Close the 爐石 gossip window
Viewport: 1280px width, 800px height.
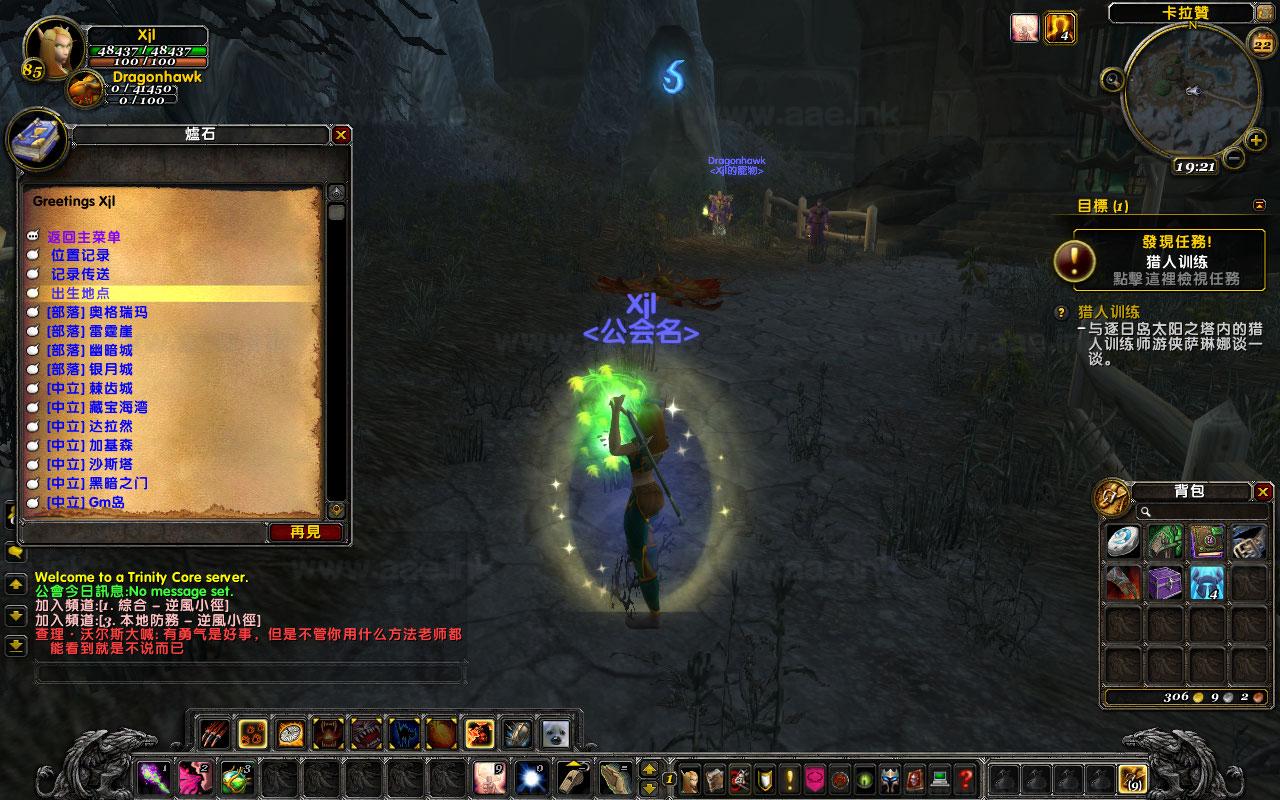click(342, 134)
